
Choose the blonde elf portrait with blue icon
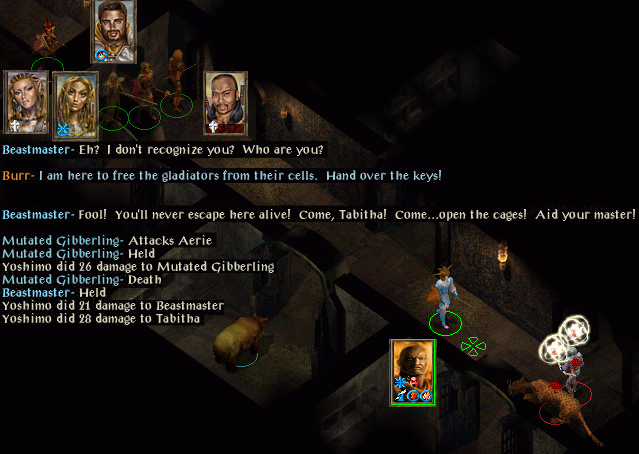point(74,103)
